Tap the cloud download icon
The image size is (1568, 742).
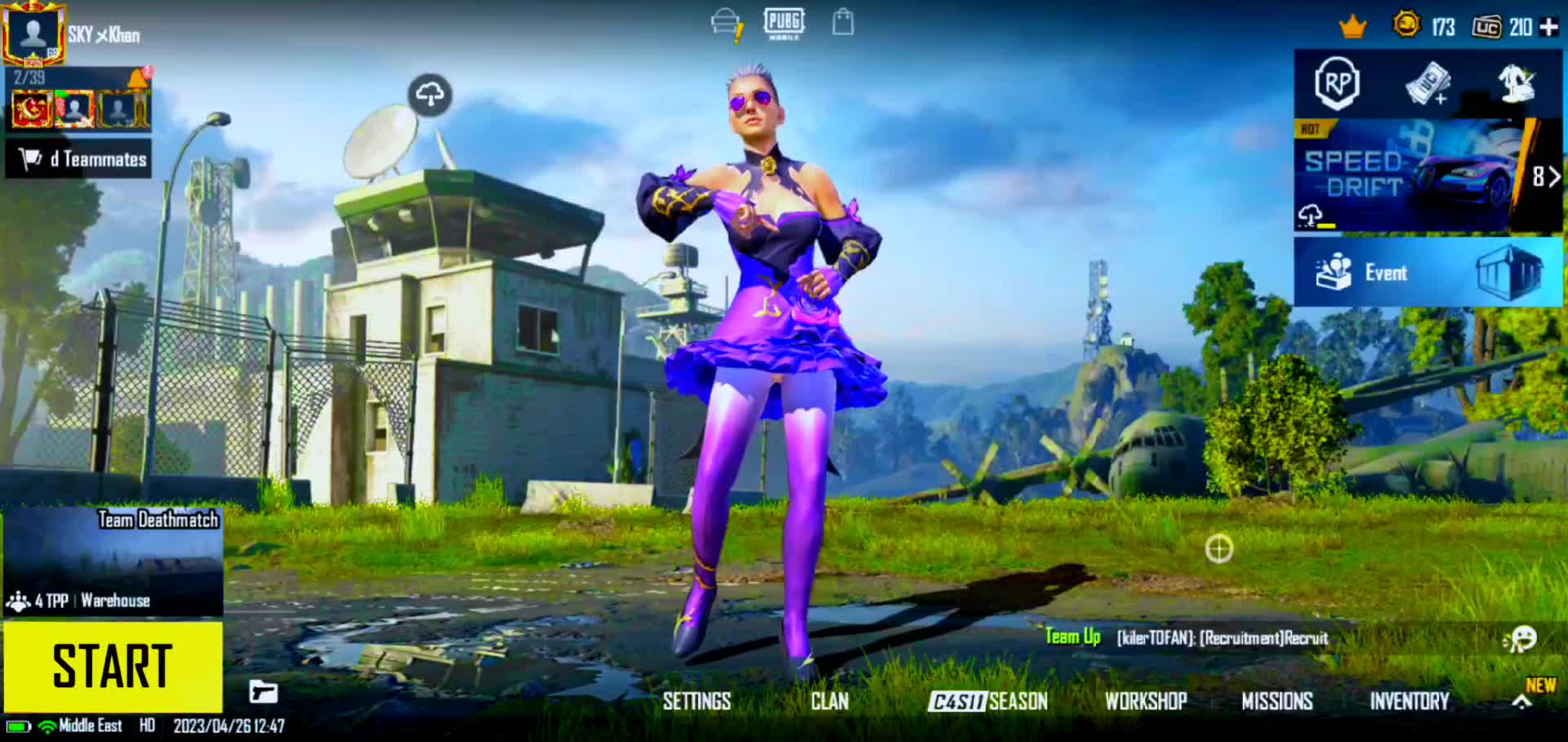430,95
